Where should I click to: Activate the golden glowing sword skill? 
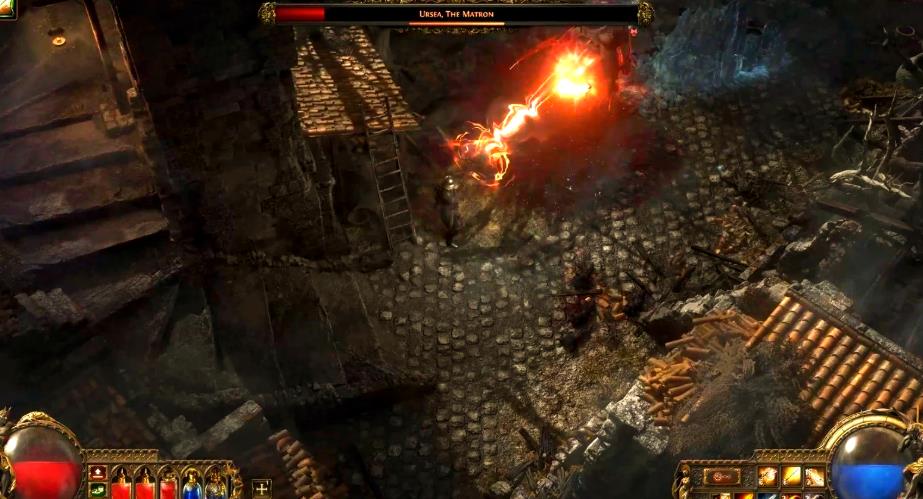point(791,477)
